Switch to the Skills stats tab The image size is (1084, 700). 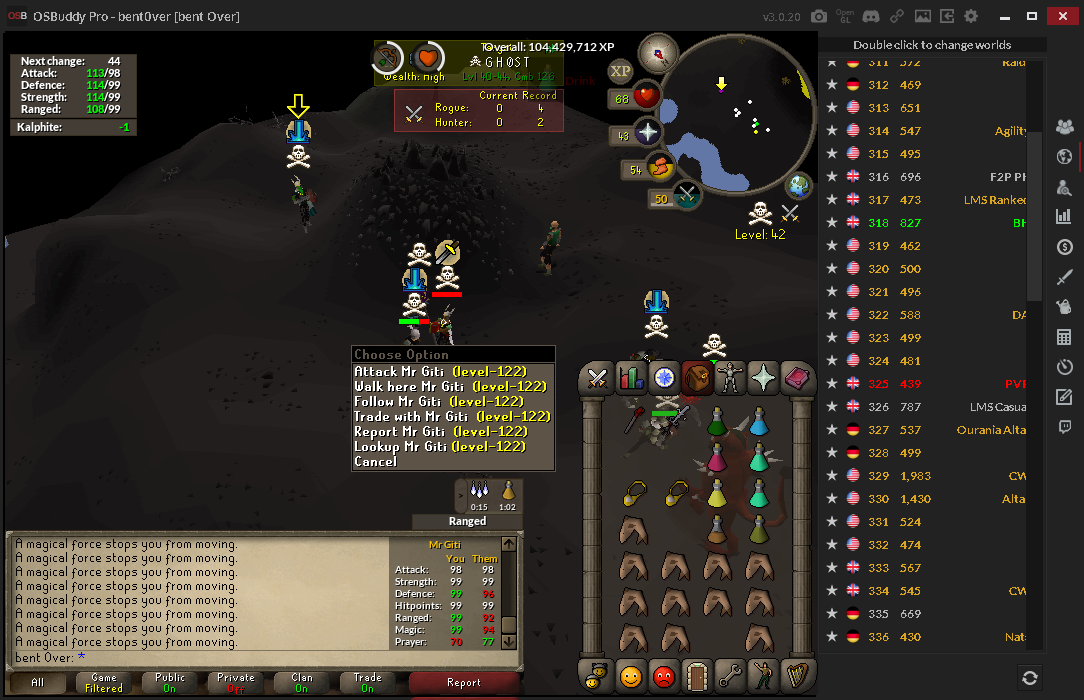631,378
